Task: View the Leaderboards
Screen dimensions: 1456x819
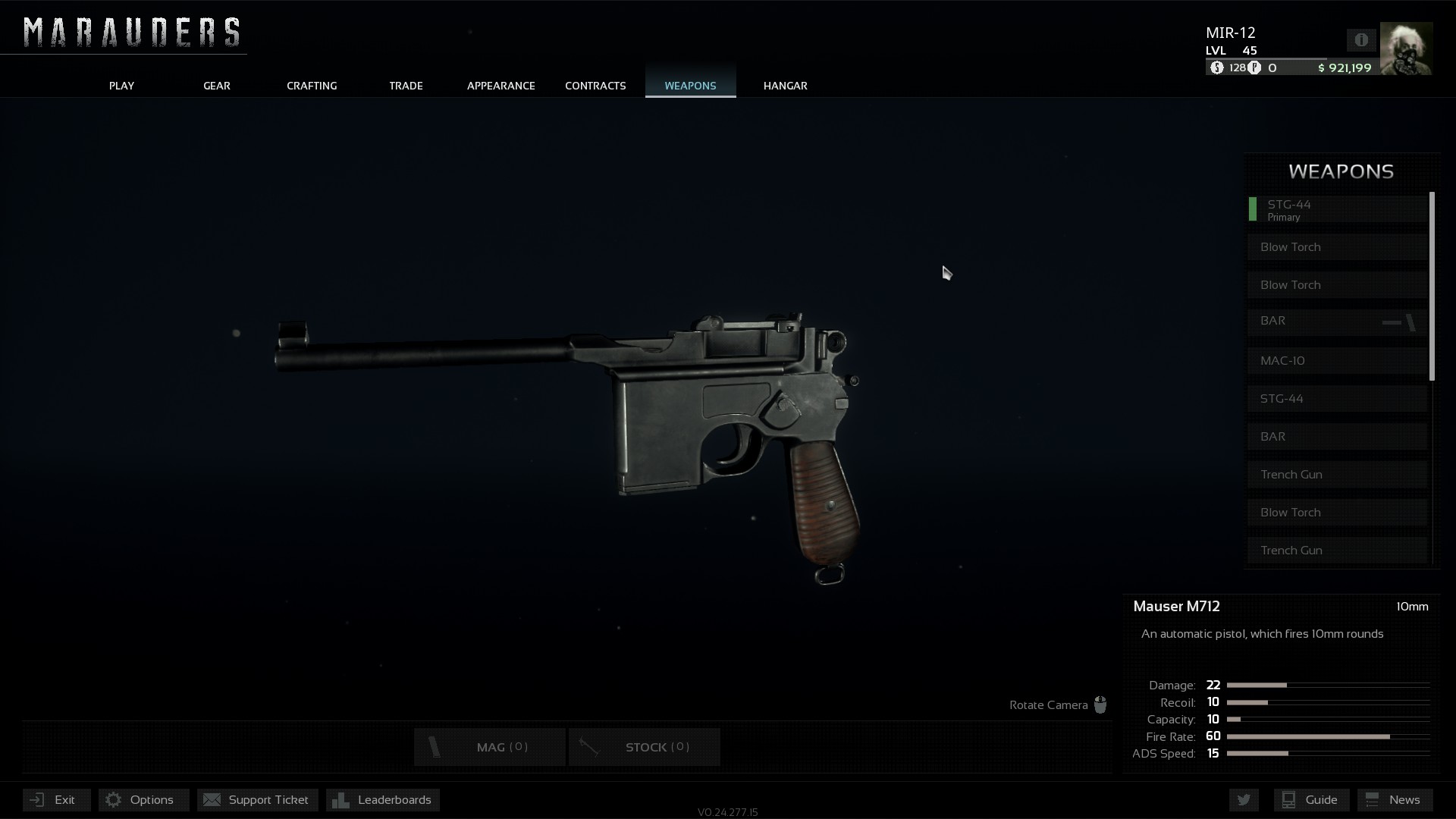Action: pos(383,800)
